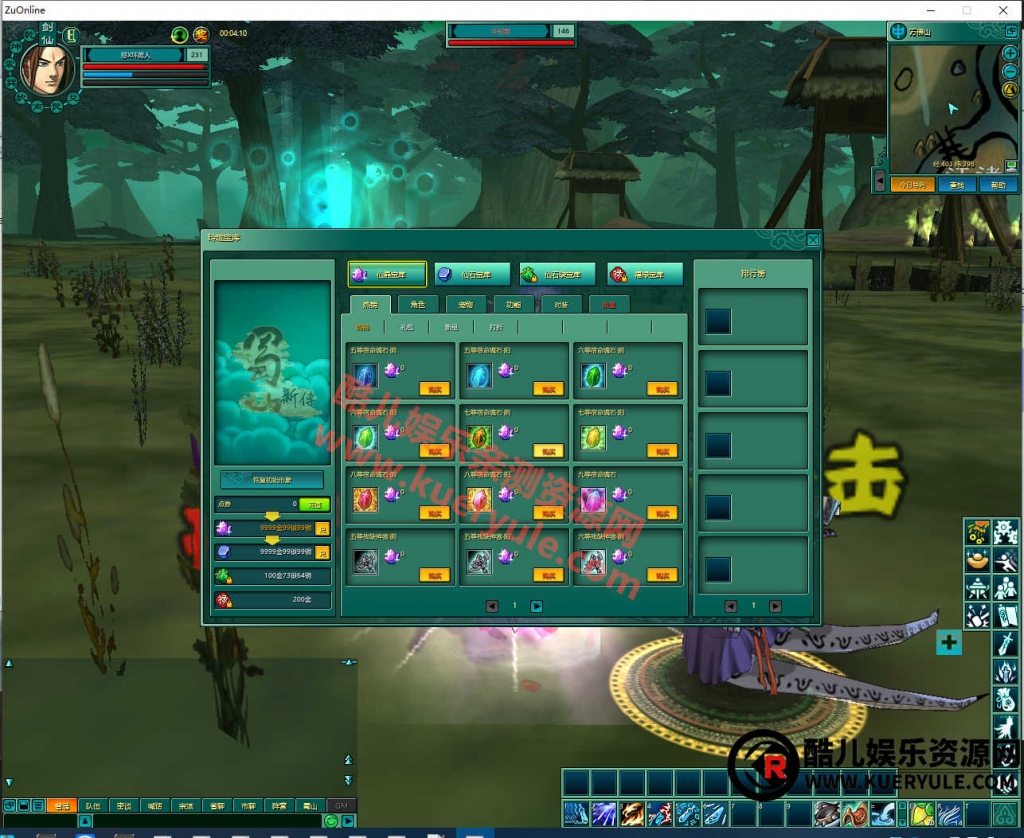Click the player portrait avatar
Screen dimensions: 1024x838
pos(46,69)
